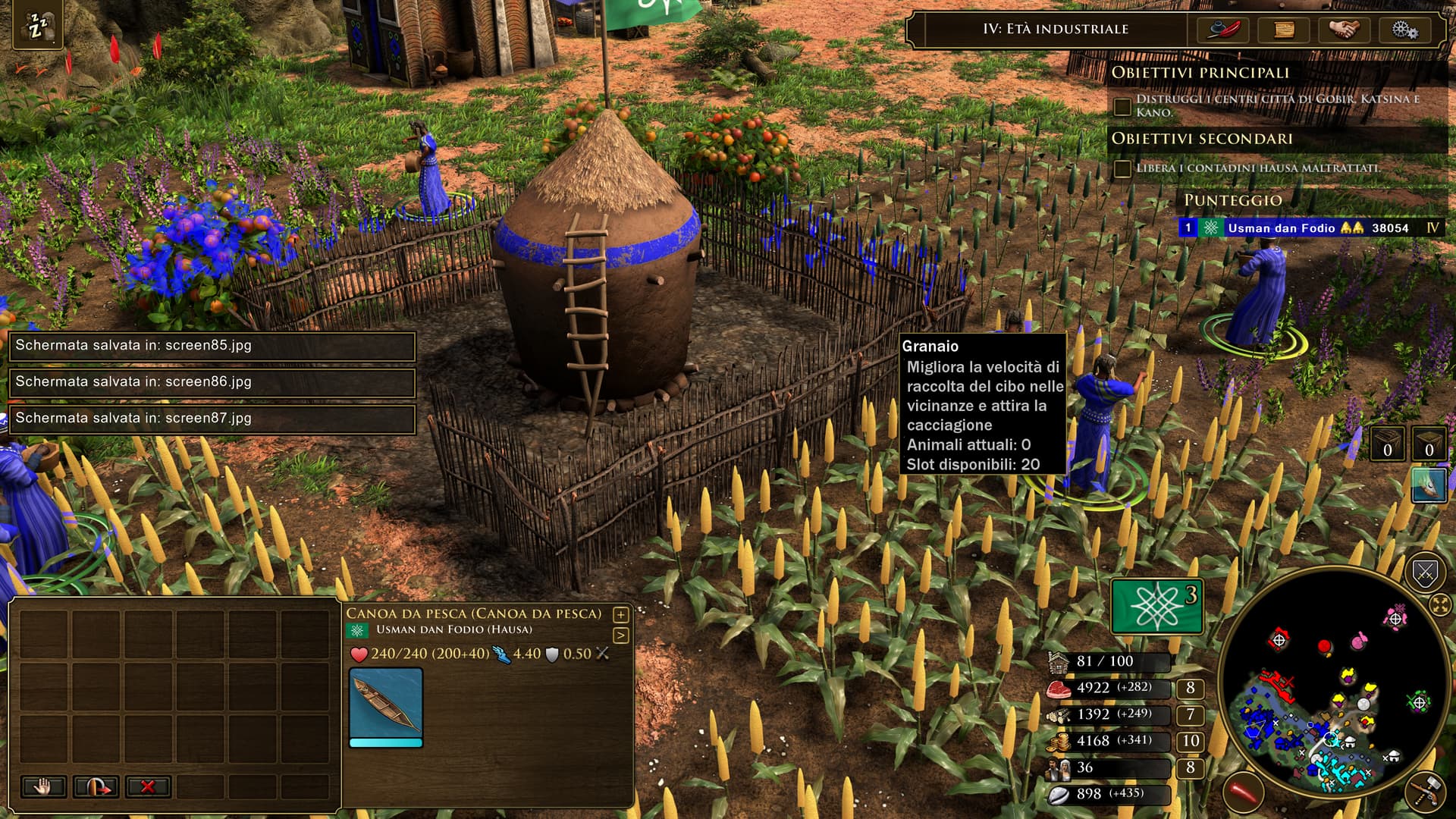Click the hand stop command button
Screen dimensions: 1456x819
pos(43,786)
